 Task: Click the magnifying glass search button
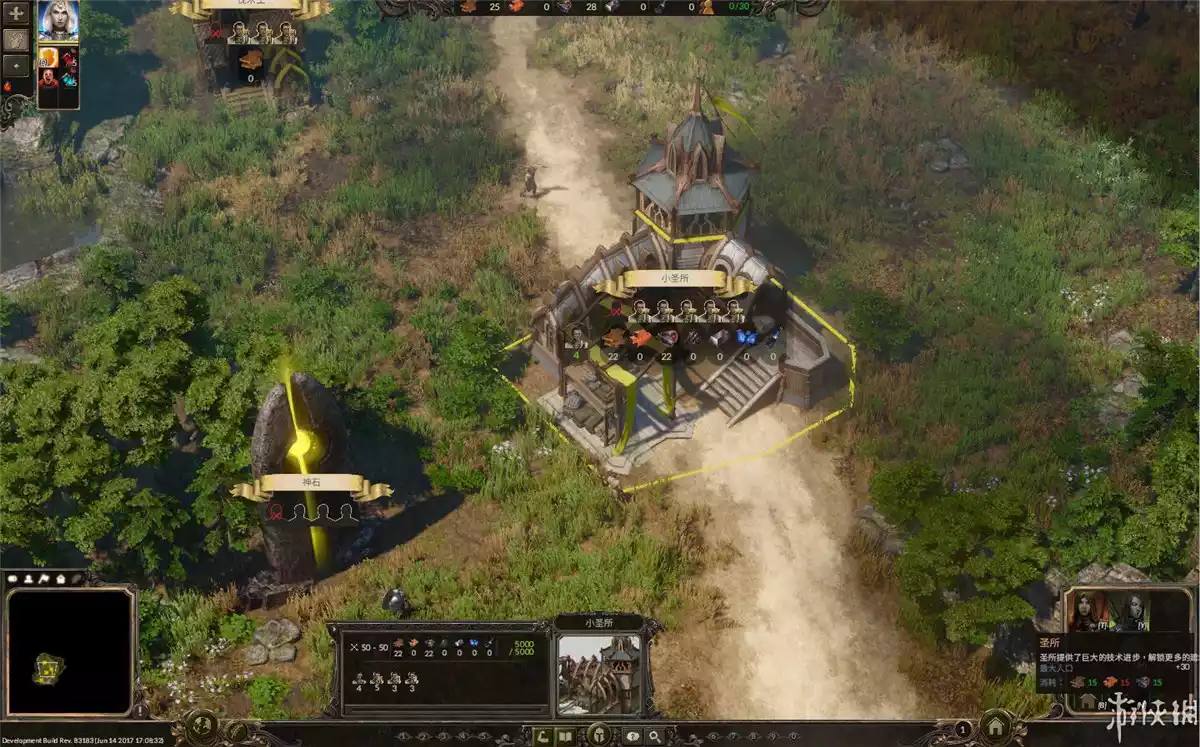tap(656, 736)
